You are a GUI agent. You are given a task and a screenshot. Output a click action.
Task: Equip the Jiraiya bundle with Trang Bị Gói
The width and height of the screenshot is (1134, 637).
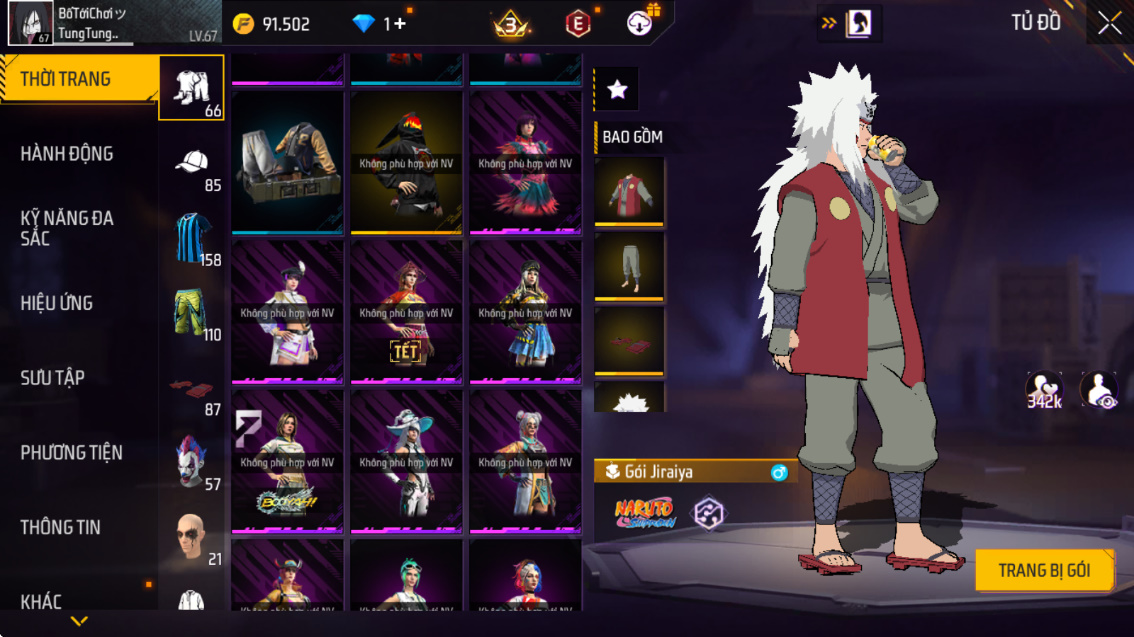(x=1044, y=571)
